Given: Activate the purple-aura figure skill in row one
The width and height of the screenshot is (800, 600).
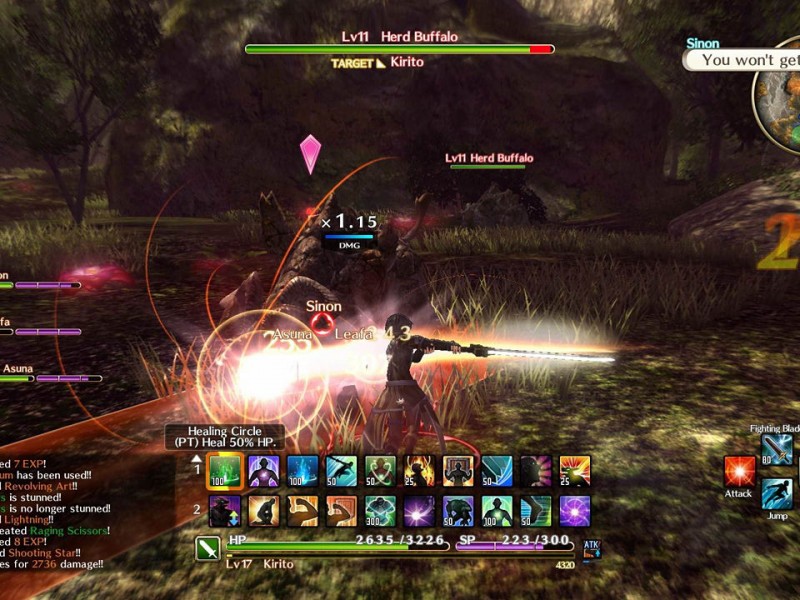Looking at the screenshot, I should coord(264,471).
